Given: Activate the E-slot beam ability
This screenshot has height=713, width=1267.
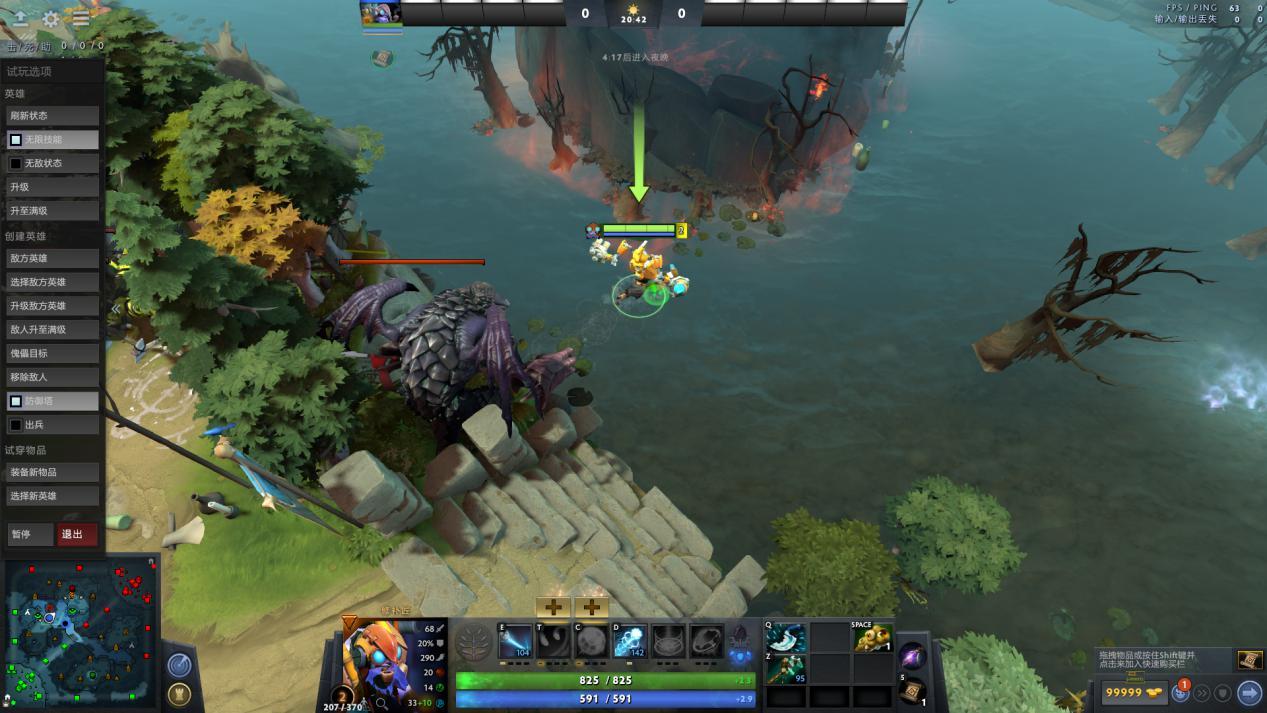Looking at the screenshot, I should coord(516,641).
